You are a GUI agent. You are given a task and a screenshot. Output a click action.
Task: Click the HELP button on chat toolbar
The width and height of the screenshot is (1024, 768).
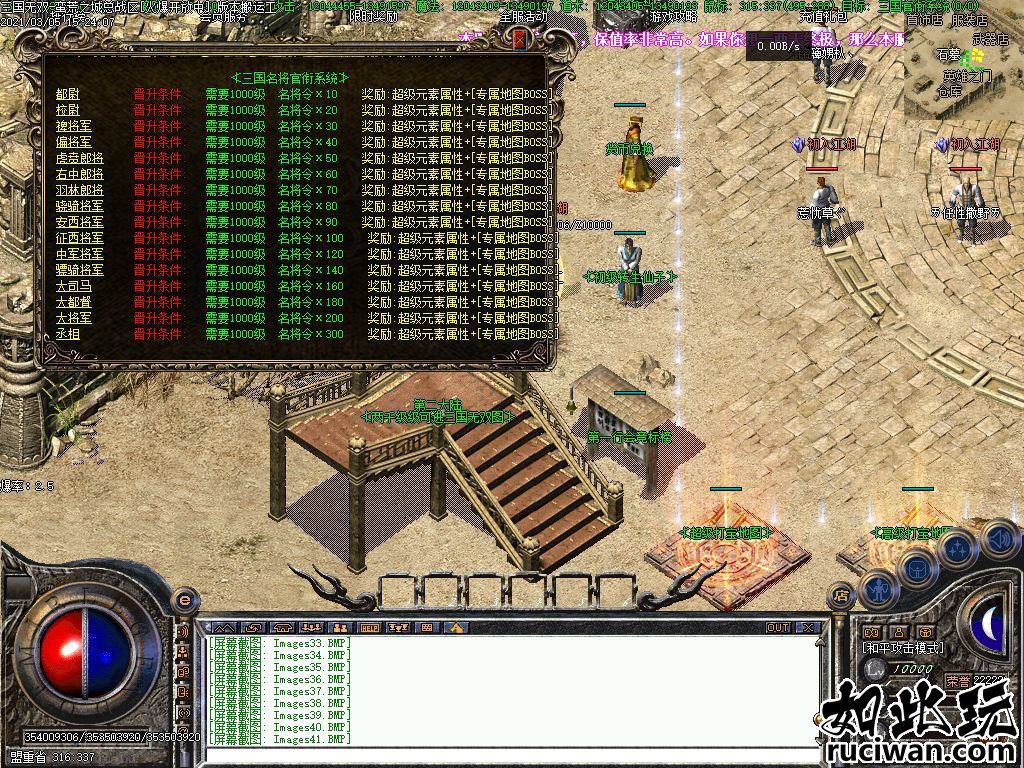[x=369, y=627]
